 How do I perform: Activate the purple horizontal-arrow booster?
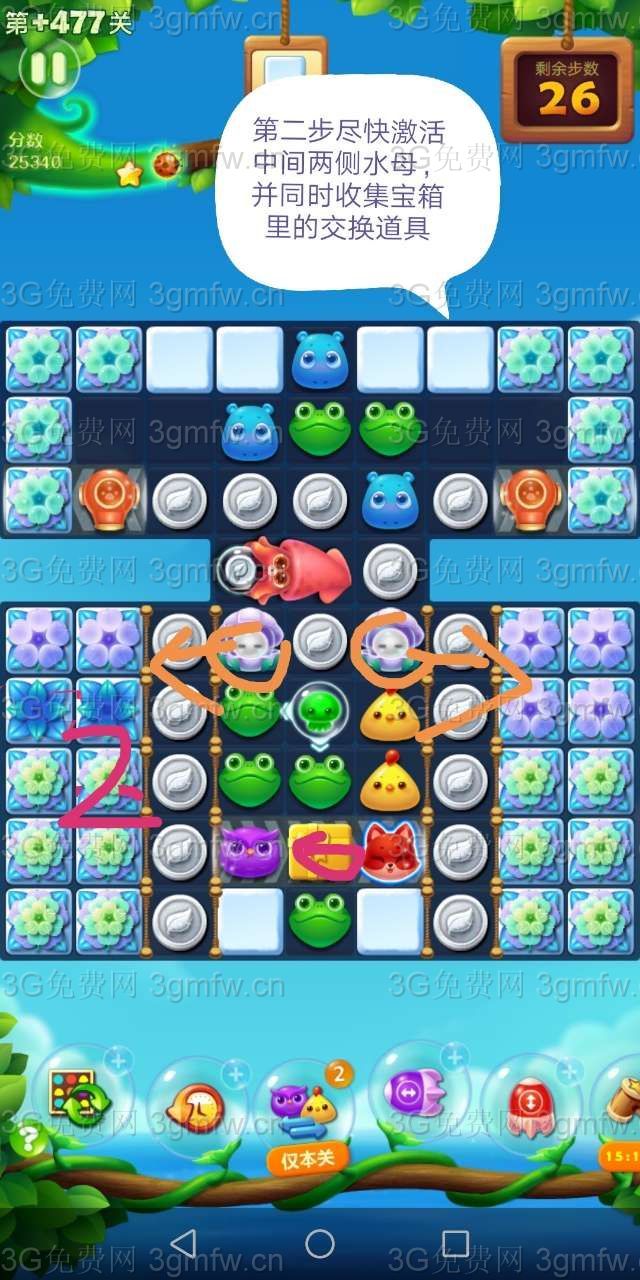tap(419, 1095)
